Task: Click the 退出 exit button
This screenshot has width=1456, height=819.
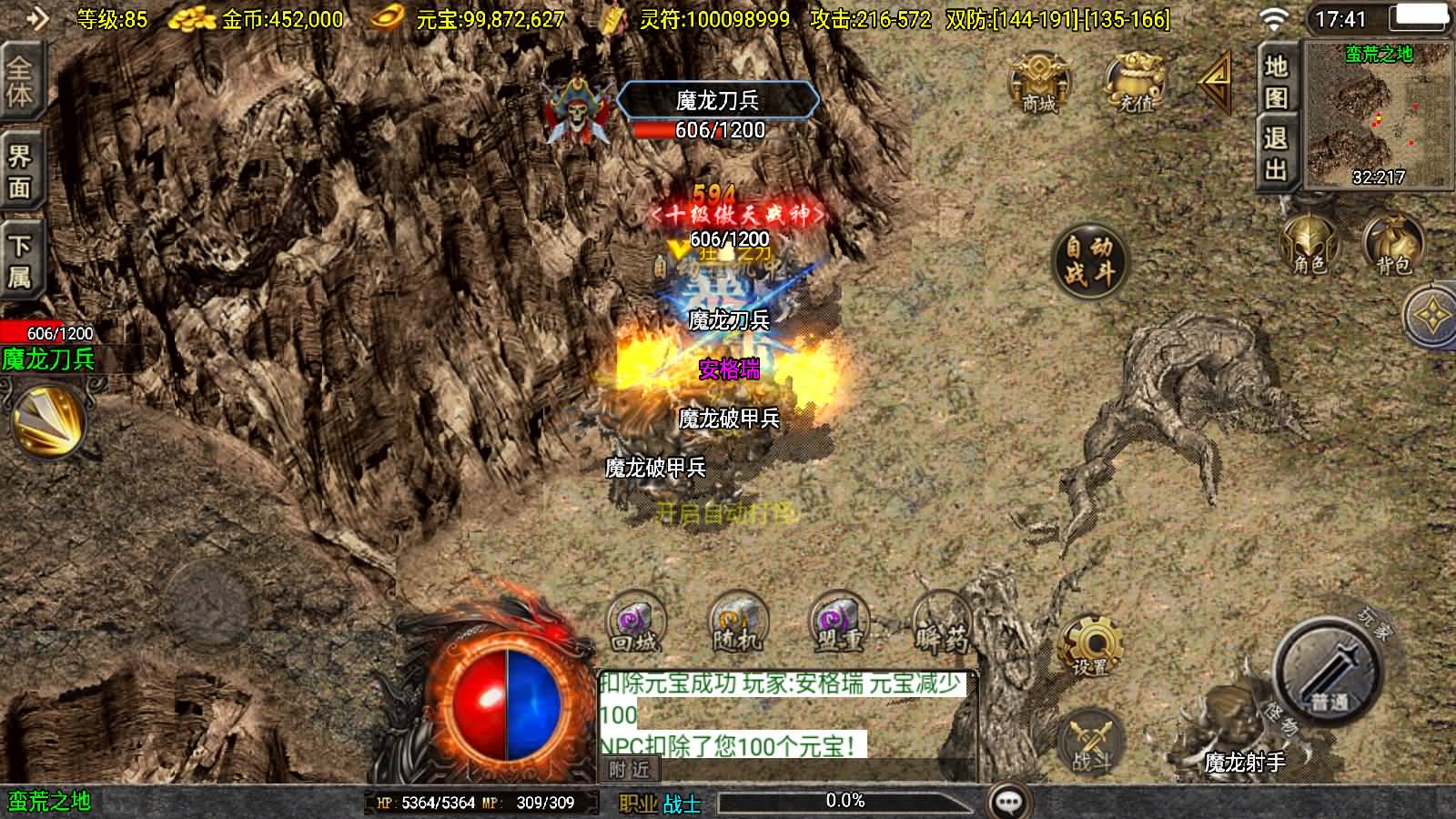Action: pyautogui.click(x=1276, y=153)
